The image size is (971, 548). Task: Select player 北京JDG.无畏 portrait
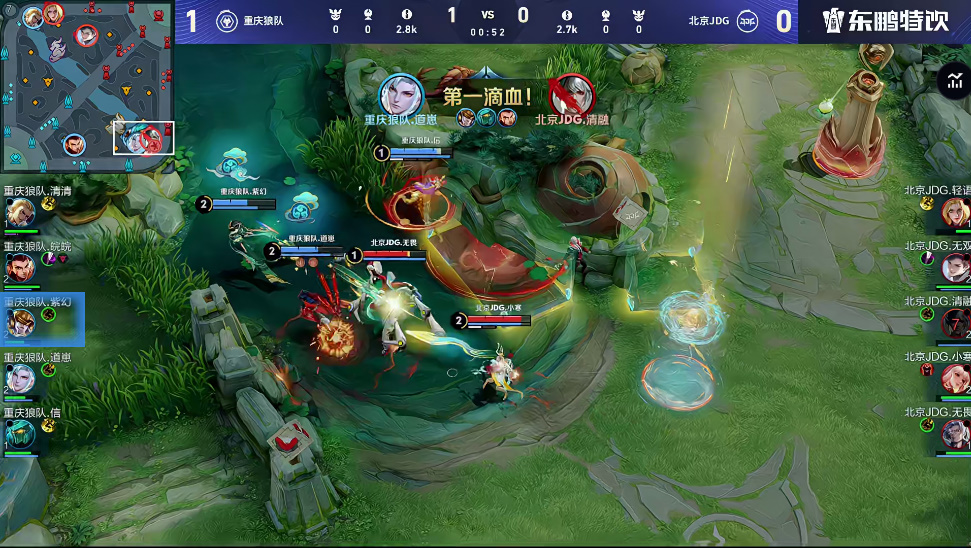954,432
